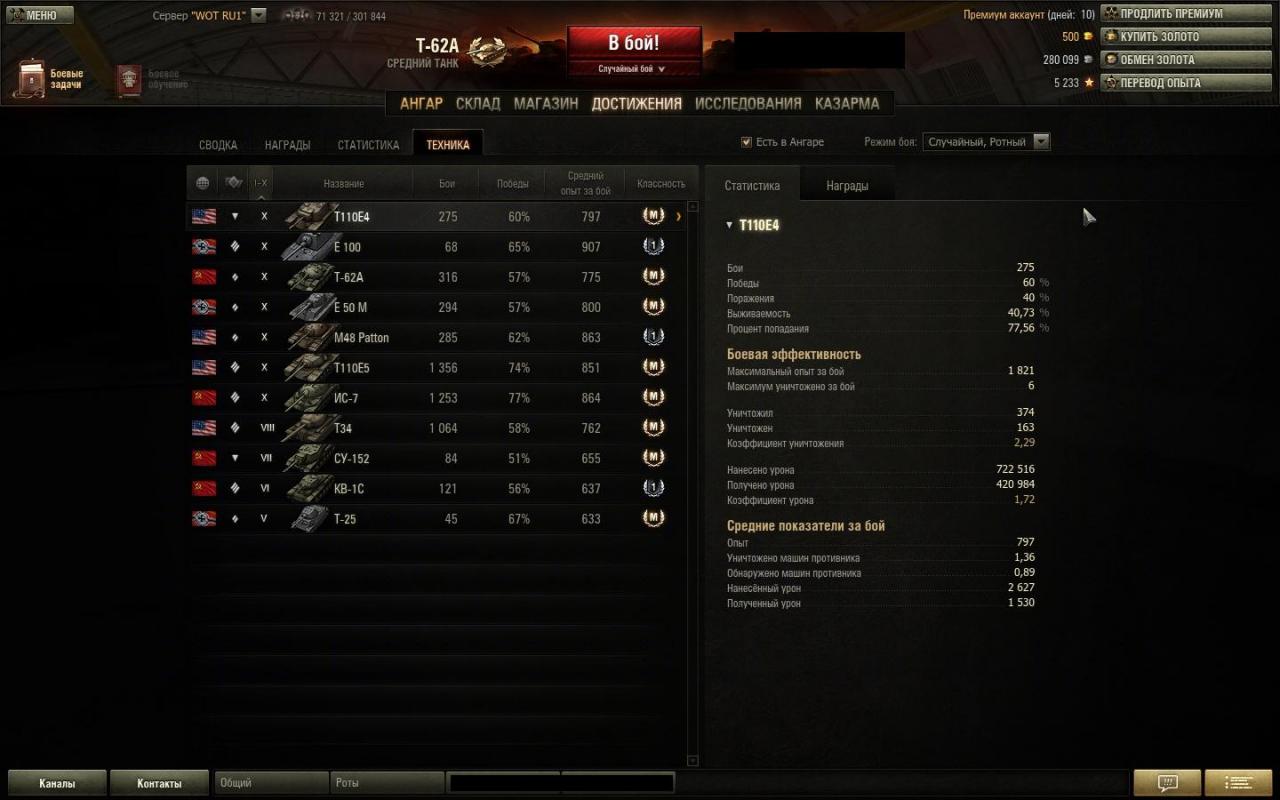Switch to the СВОДКА tab
Image resolution: width=1280 pixels, height=800 pixels.
pyautogui.click(x=218, y=145)
